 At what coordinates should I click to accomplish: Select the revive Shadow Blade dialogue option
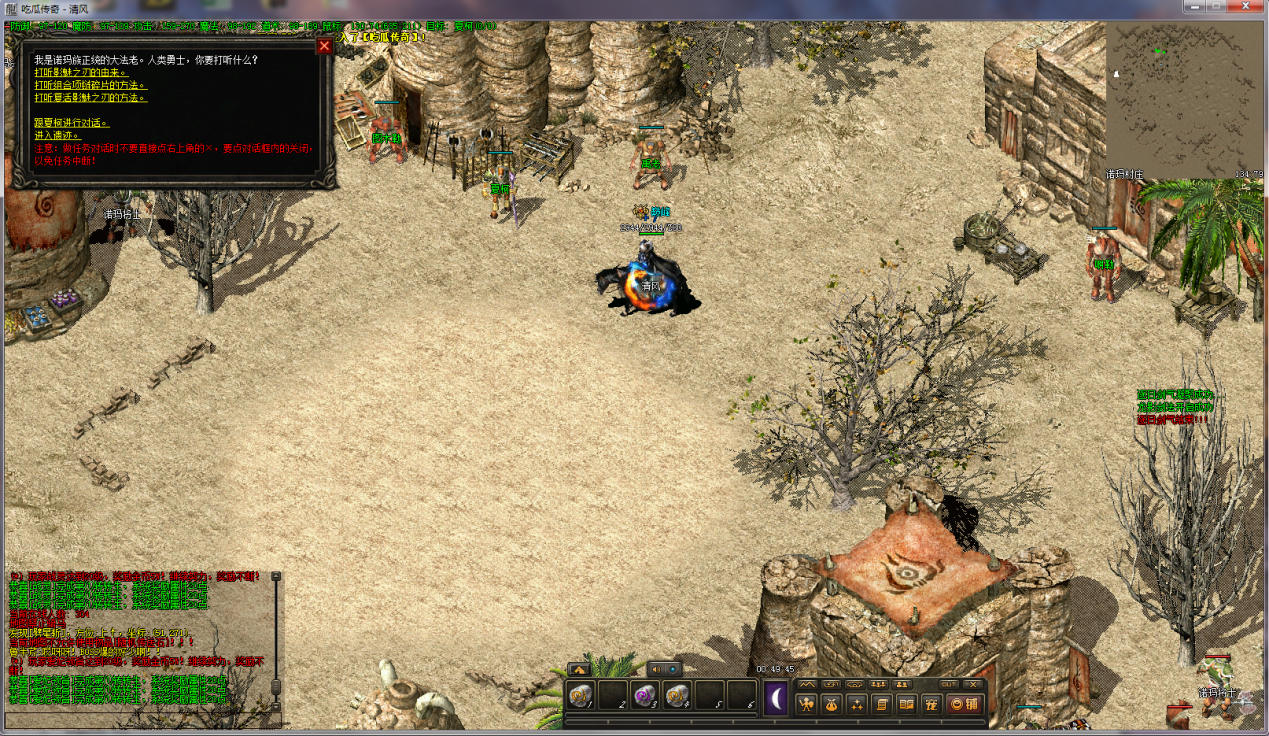(90, 98)
